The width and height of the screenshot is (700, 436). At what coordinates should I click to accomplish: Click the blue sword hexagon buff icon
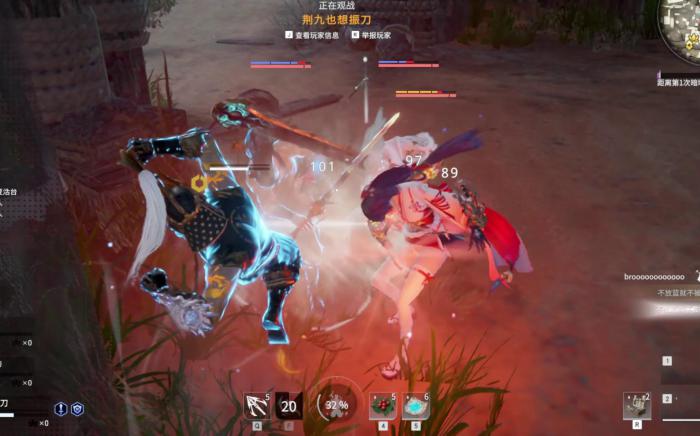[x=61, y=409]
